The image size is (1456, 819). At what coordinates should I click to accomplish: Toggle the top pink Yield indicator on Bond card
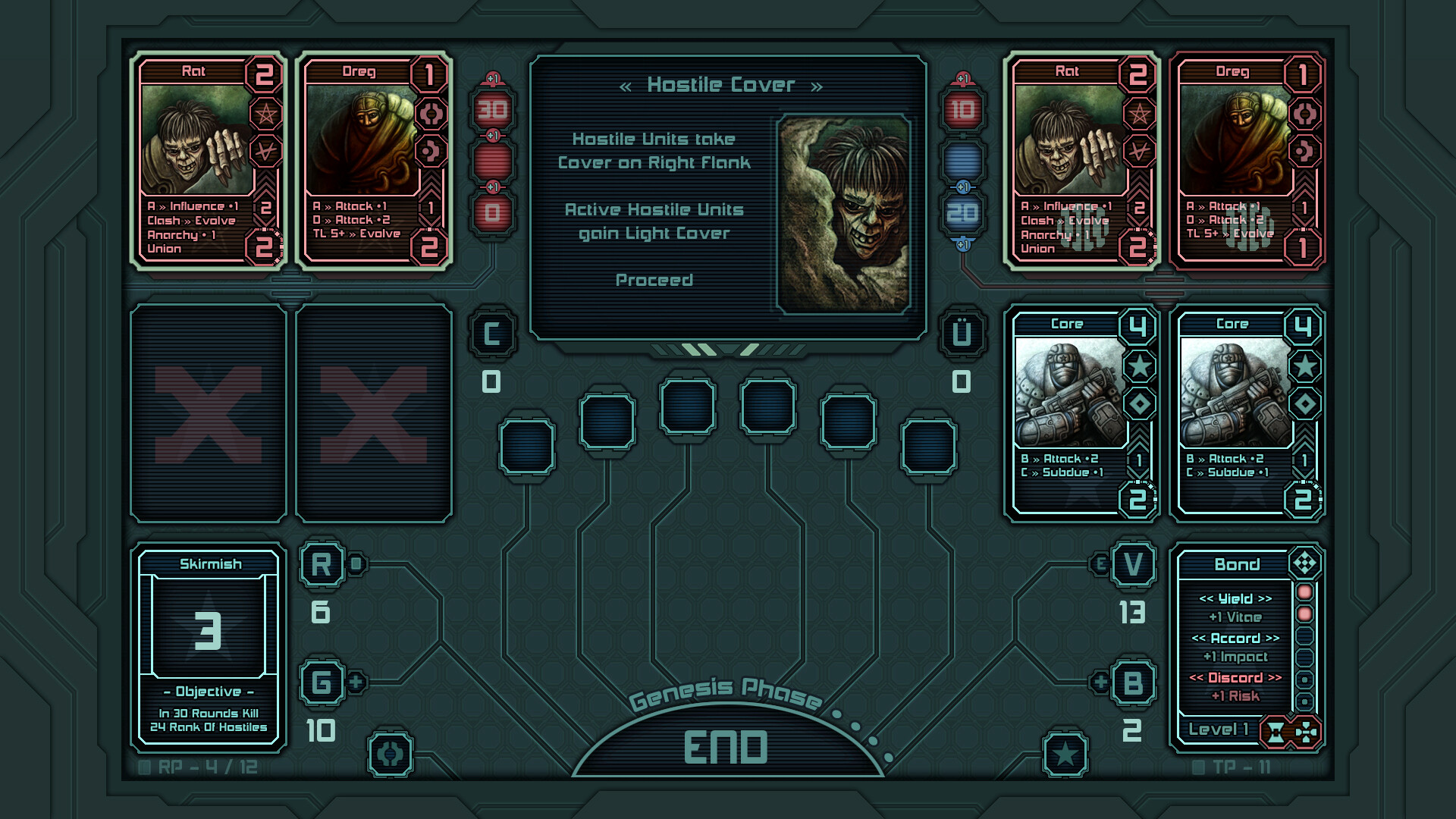tap(1304, 595)
